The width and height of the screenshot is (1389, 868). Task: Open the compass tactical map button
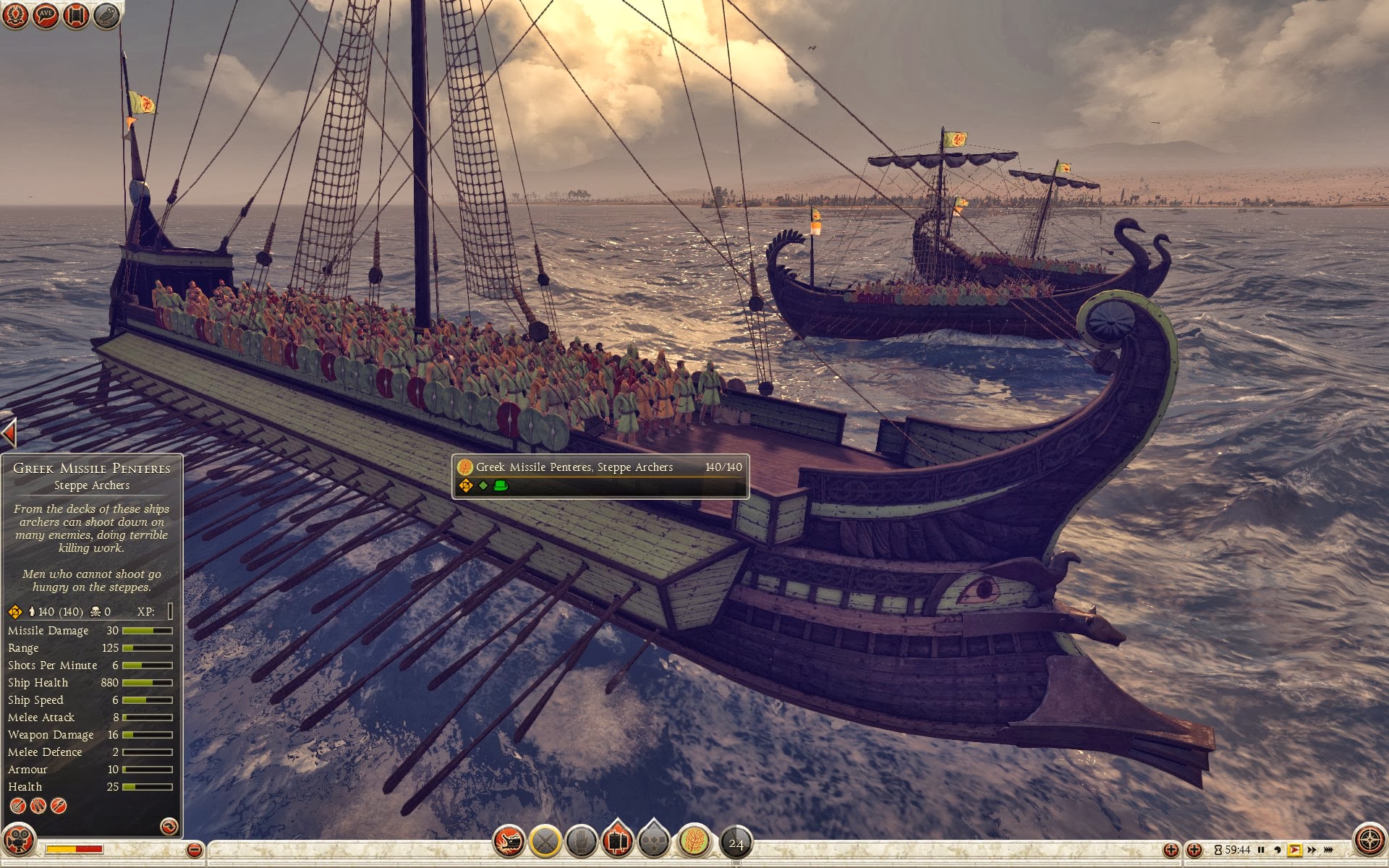point(1369,841)
